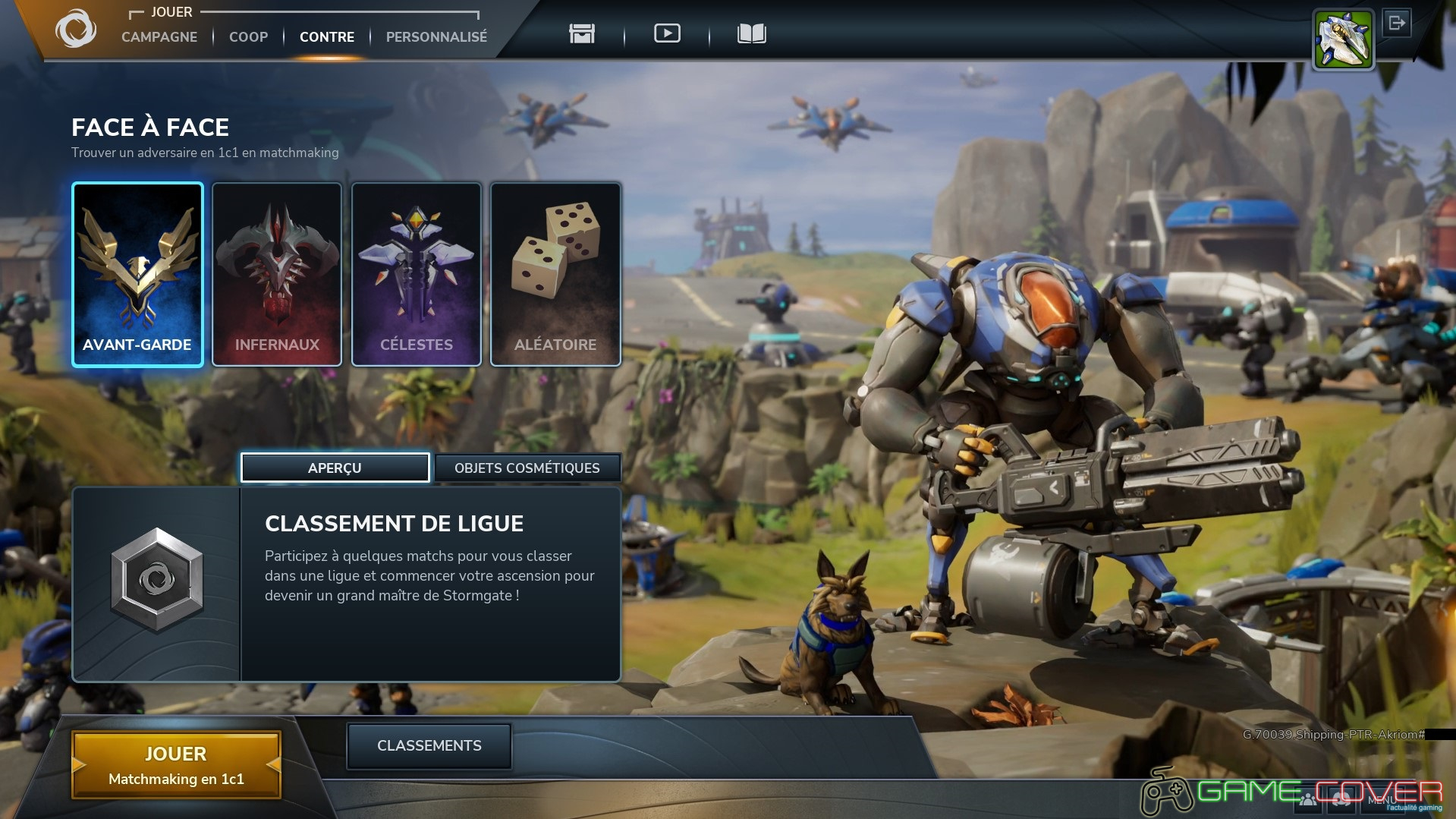Viewport: 1456px width, 819px height.
Task: Go to the Personnalisé tab
Action: tap(436, 36)
